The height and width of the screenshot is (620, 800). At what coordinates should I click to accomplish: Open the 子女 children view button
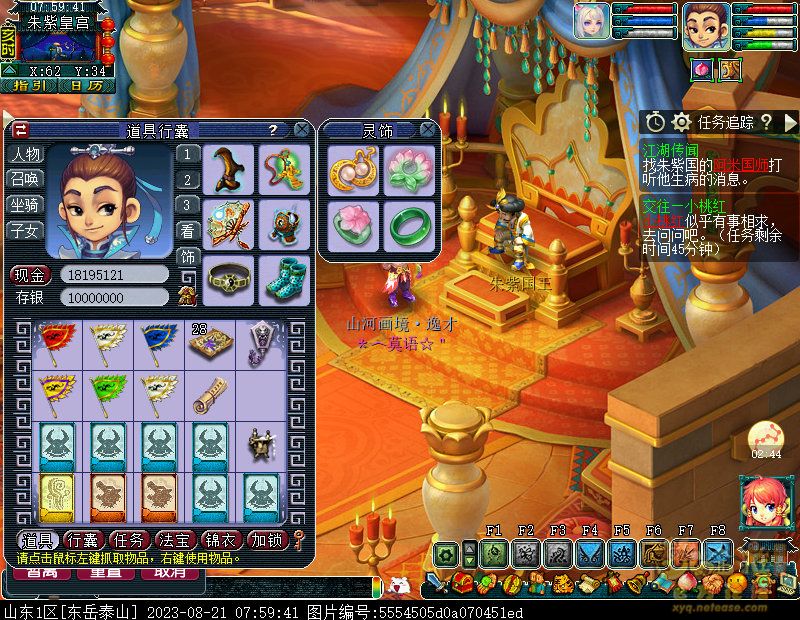tap(26, 231)
